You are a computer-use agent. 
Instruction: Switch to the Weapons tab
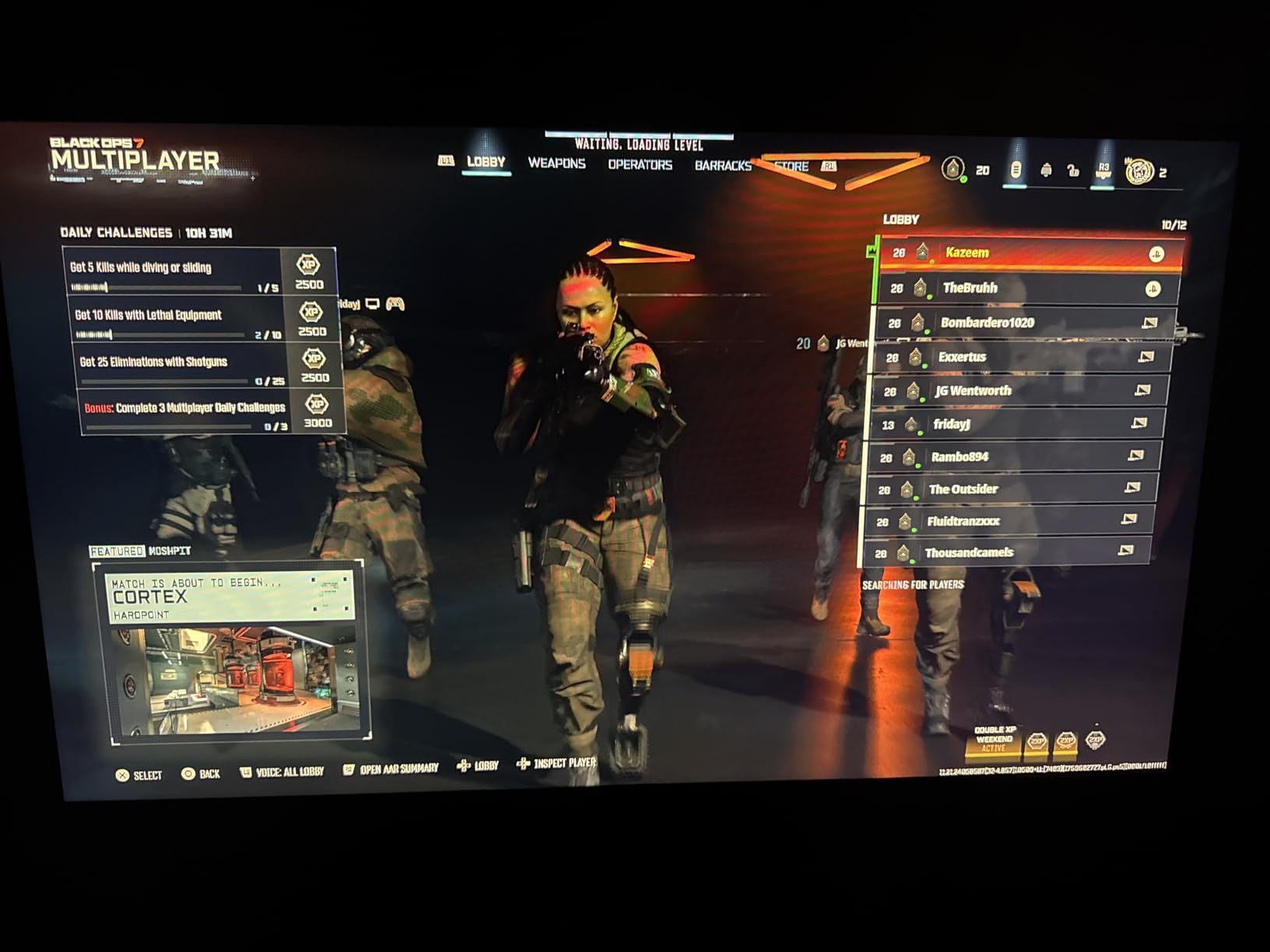(557, 165)
